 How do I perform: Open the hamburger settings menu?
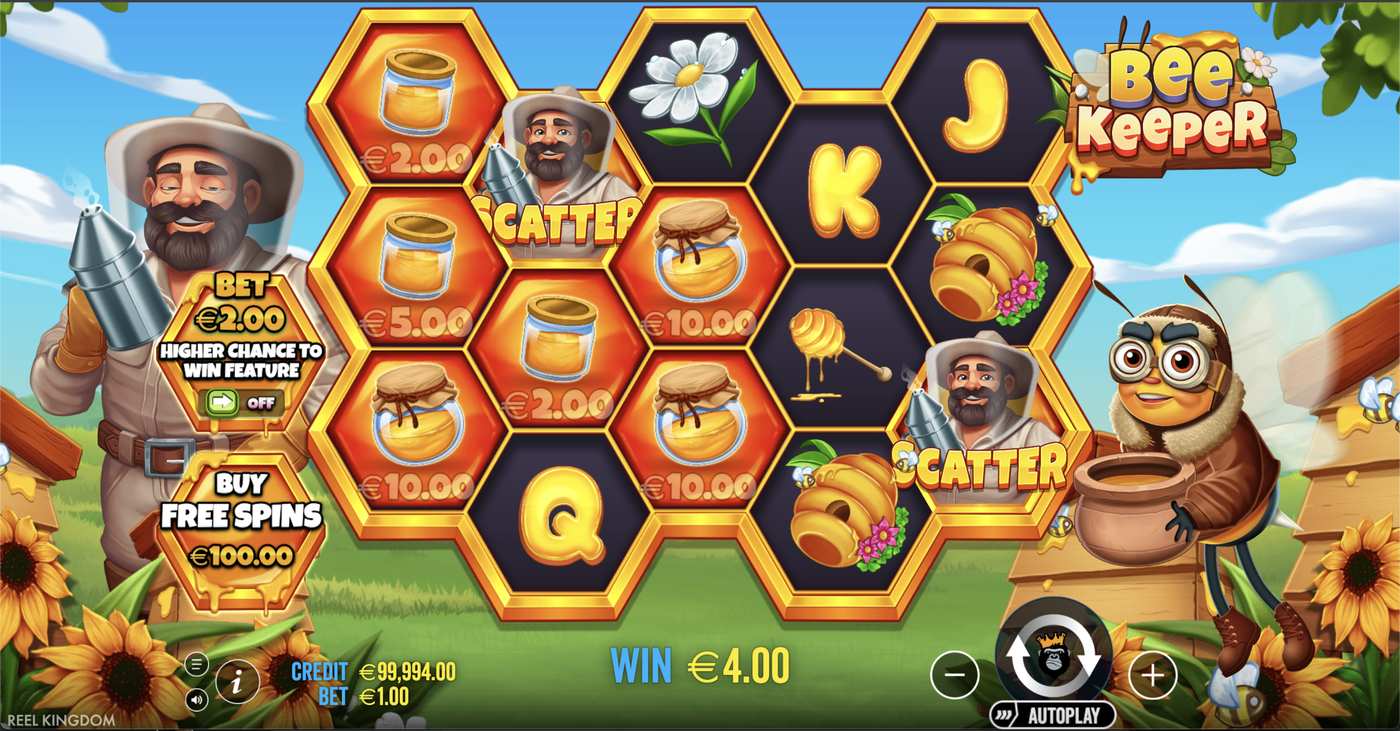(197, 661)
